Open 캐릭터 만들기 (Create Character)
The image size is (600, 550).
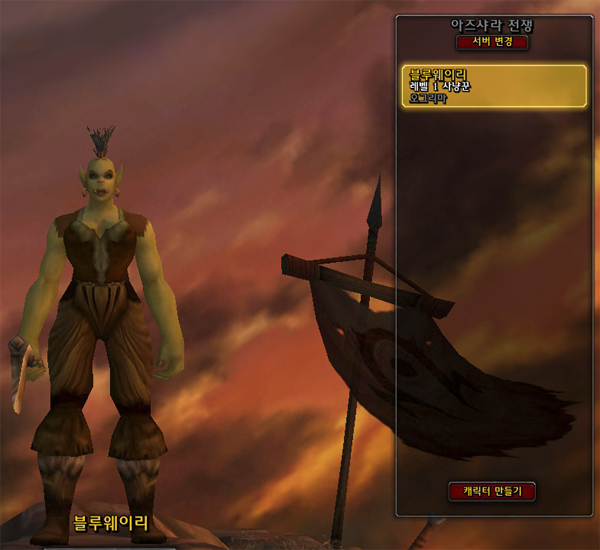tap(492, 491)
